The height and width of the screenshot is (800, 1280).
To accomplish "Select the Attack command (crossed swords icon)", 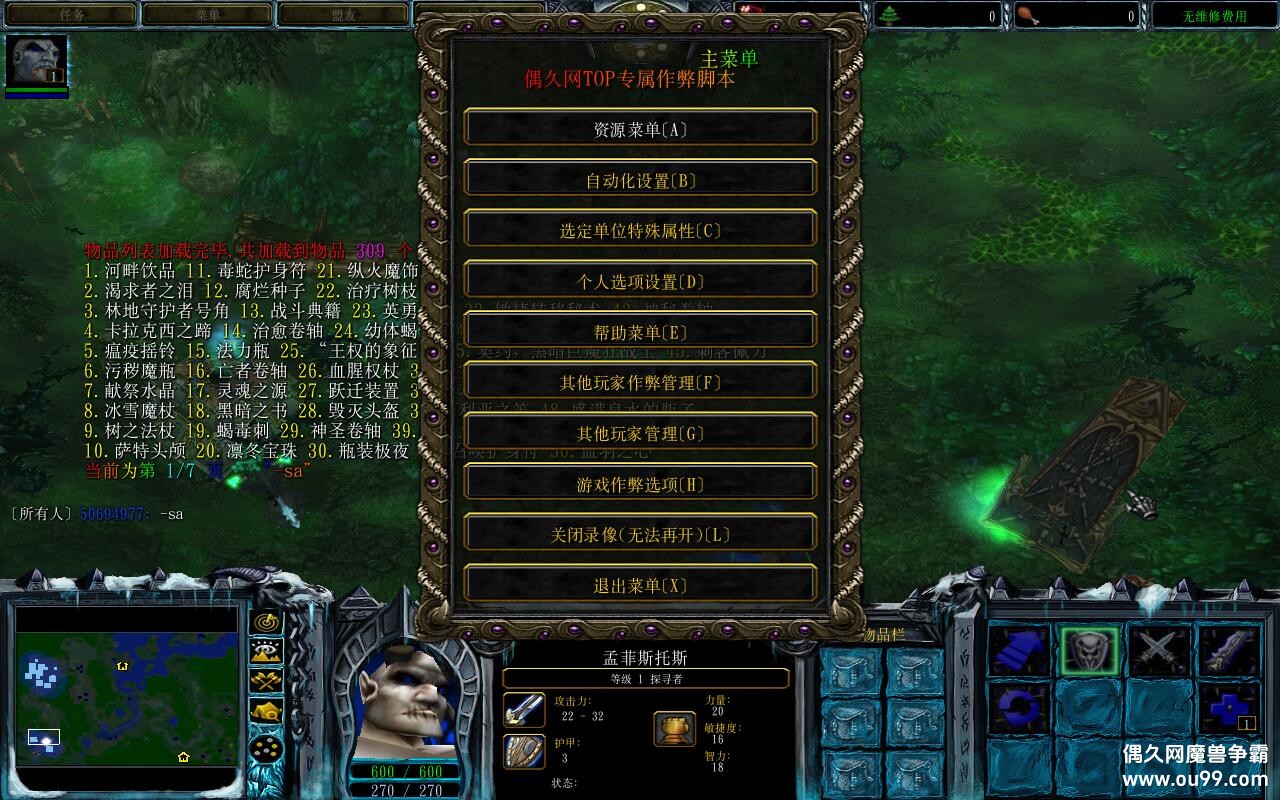I will [1158, 650].
